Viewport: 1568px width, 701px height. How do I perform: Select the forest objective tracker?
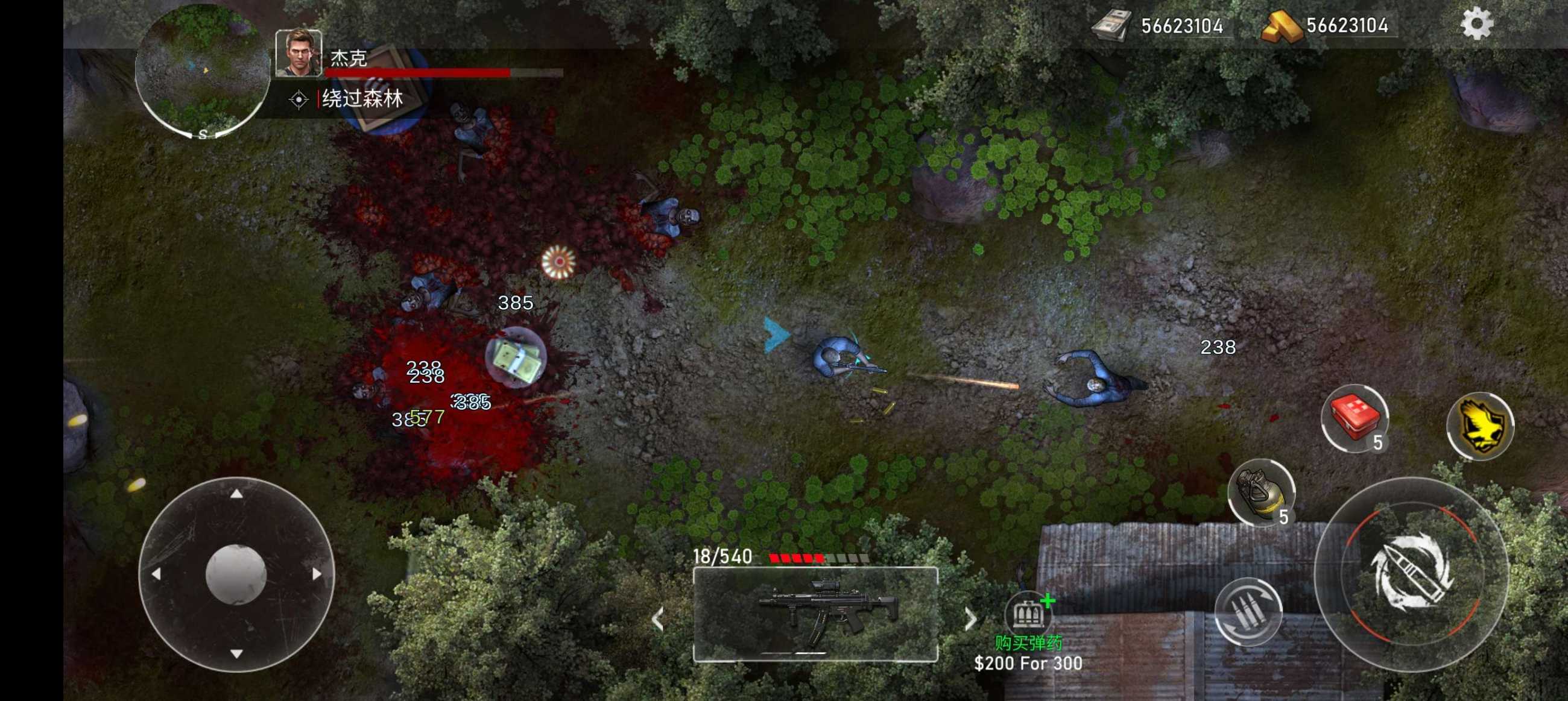pos(362,99)
